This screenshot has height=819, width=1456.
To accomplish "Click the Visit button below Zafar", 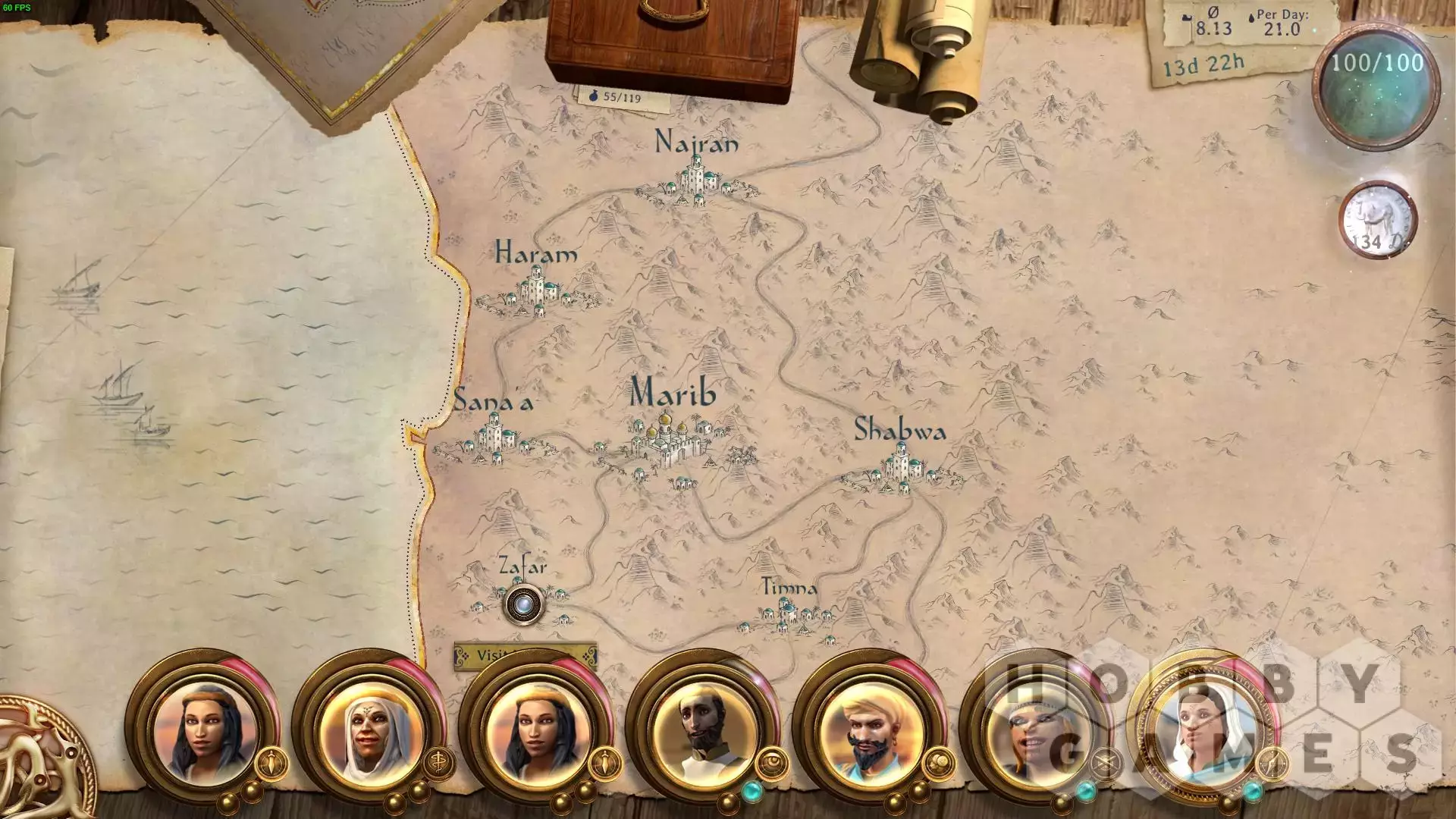I will [525, 657].
